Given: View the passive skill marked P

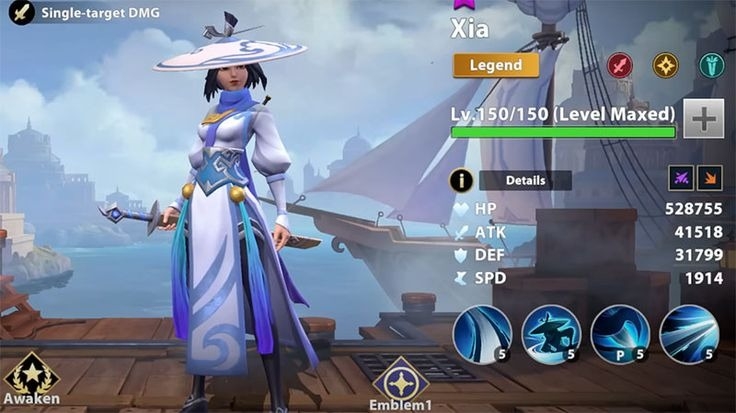Looking at the screenshot, I should [620, 334].
